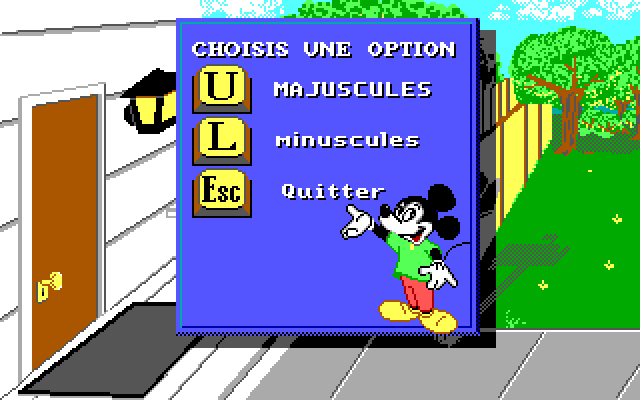Viewport: 640px width, 400px height.
Task: Select the minuscules option
Action: tap(219, 140)
